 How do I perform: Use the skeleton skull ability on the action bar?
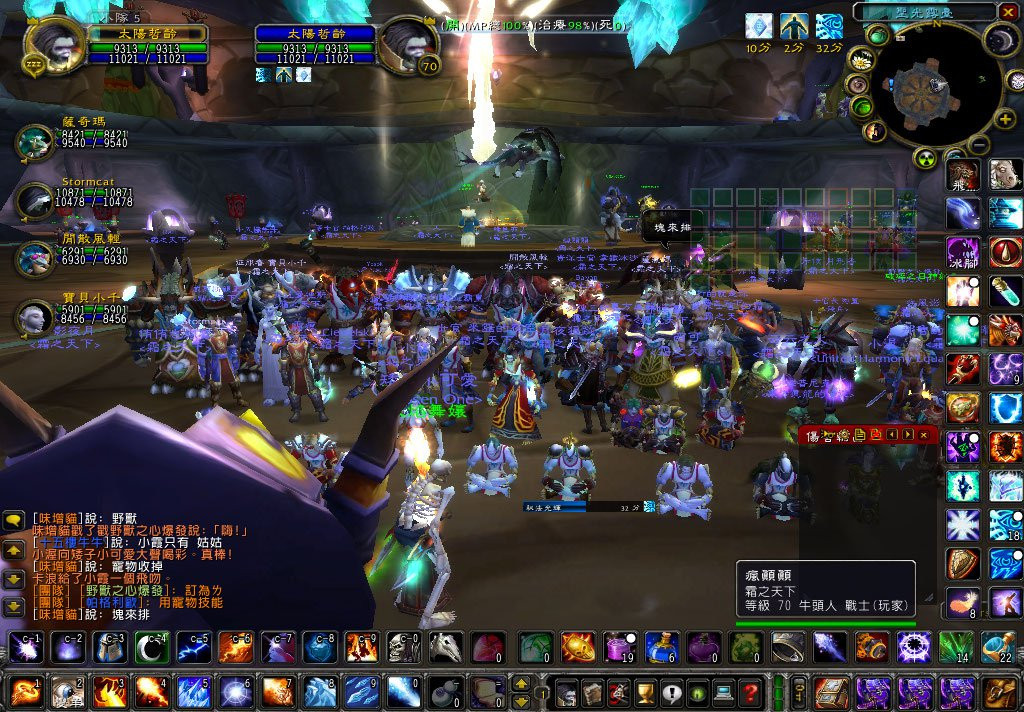pyautogui.click(x=403, y=648)
